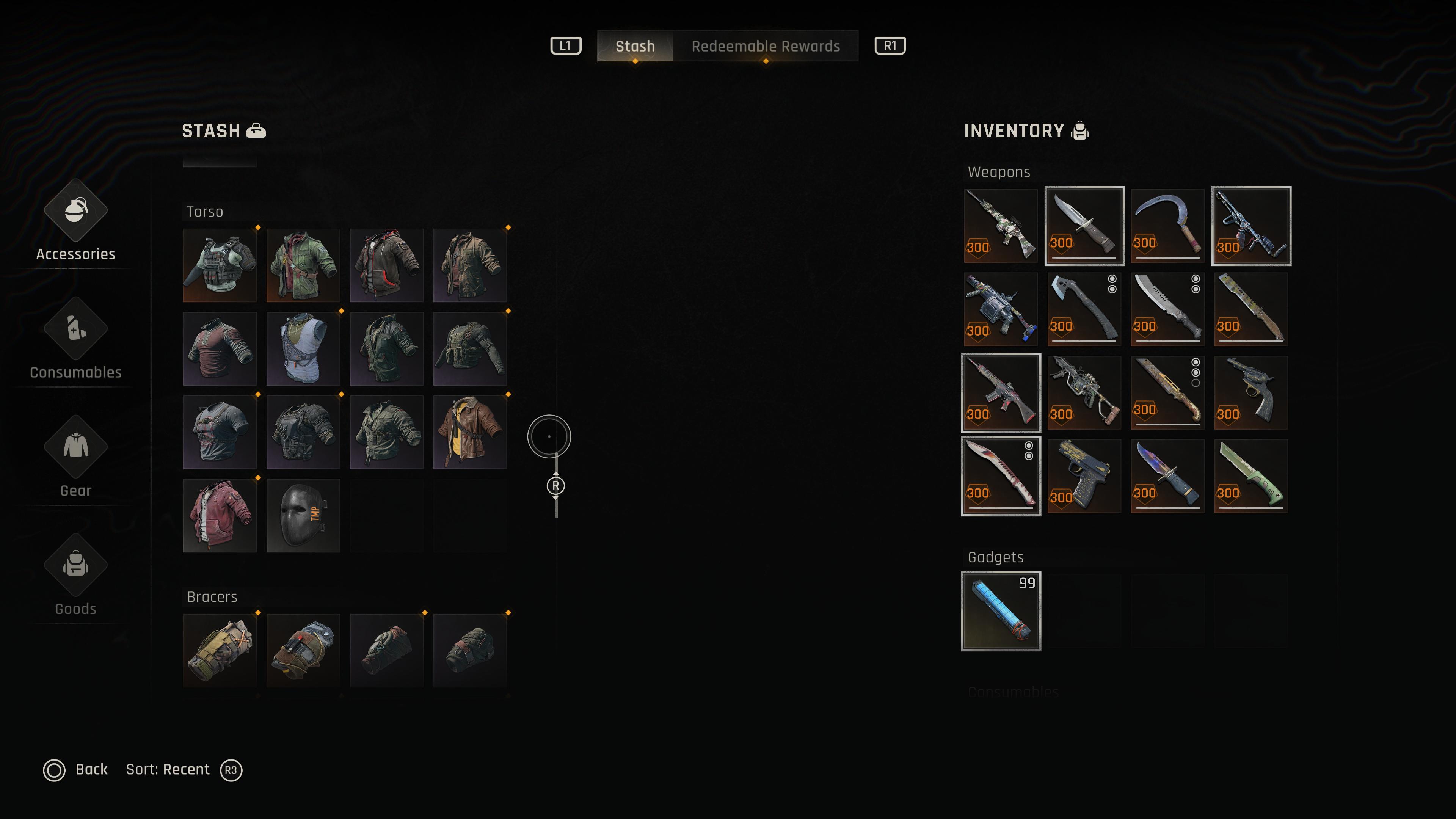Switch to the Redeemable Rewards tab
This screenshot has height=819, width=1456.
[x=765, y=46]
